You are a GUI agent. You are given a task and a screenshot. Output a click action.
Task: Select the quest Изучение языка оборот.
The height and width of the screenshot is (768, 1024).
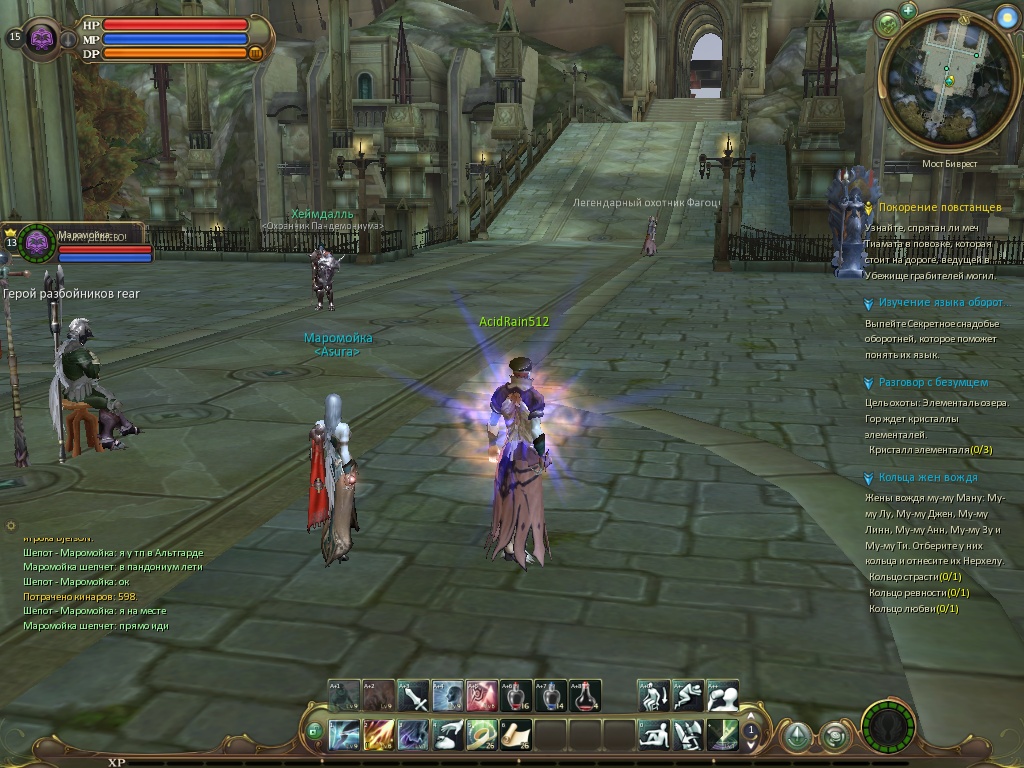(x=940, y=302)
